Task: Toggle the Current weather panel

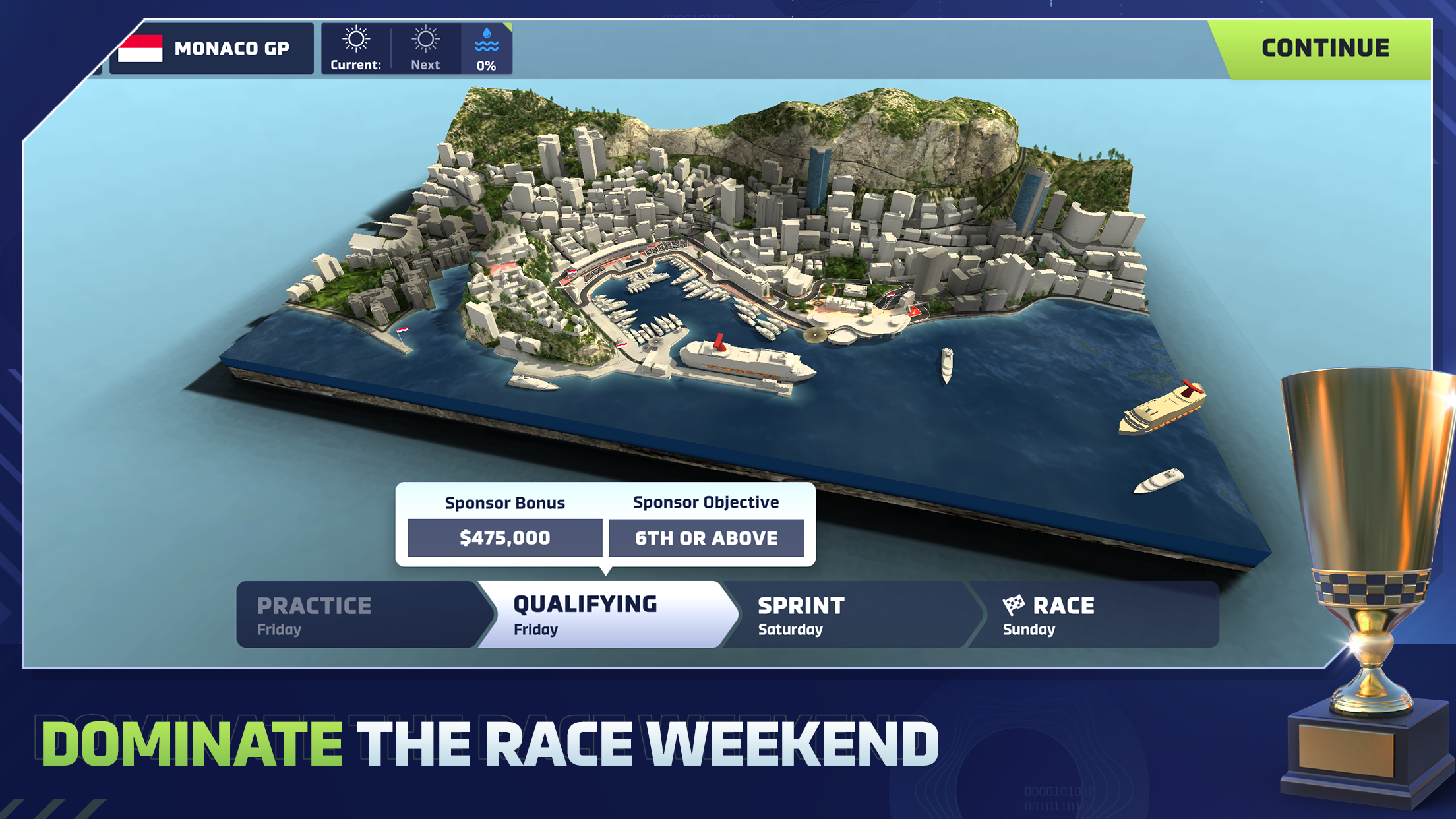Action: pos(356,47)
